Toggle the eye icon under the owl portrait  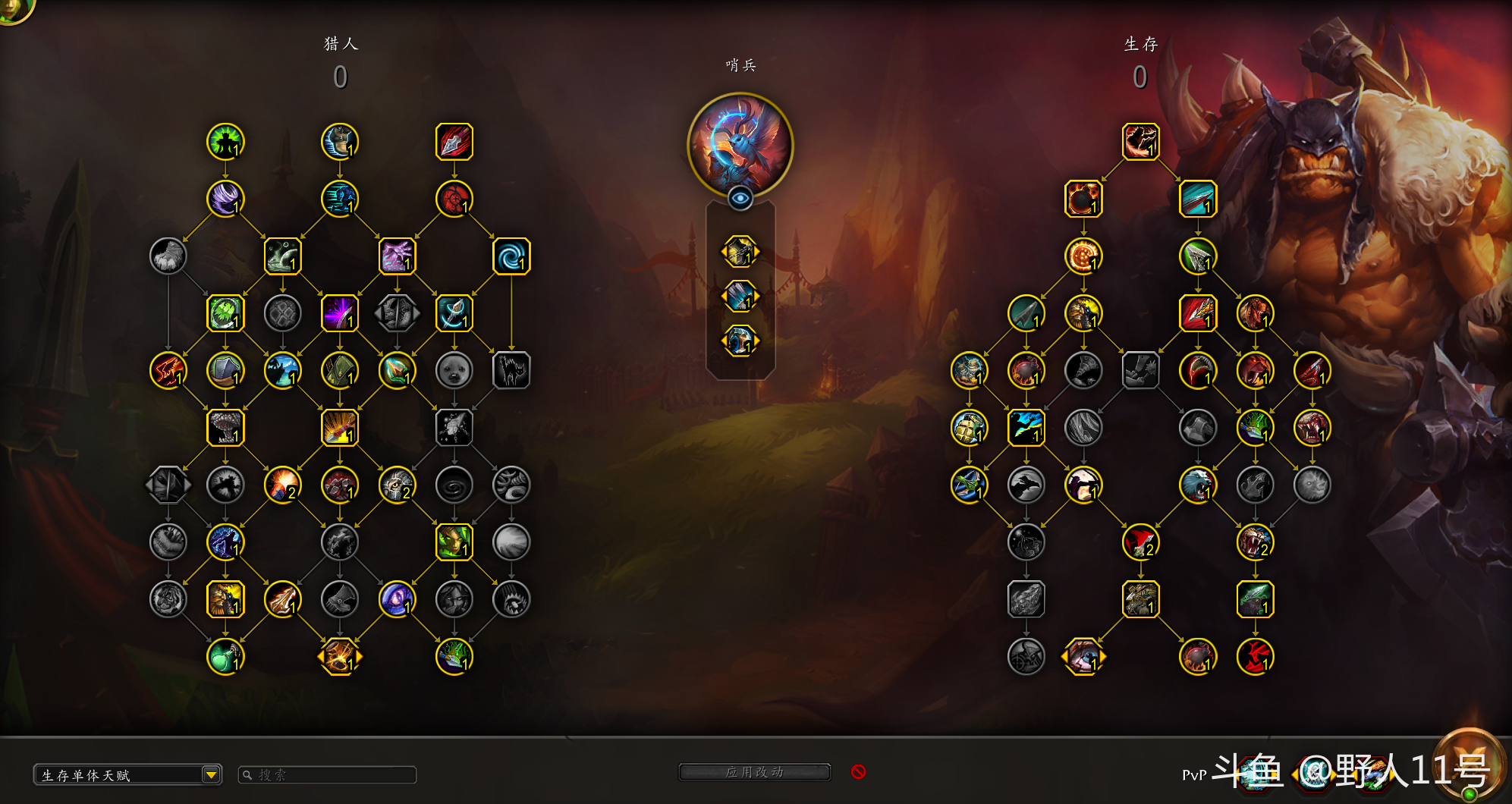tap(740, 199)
